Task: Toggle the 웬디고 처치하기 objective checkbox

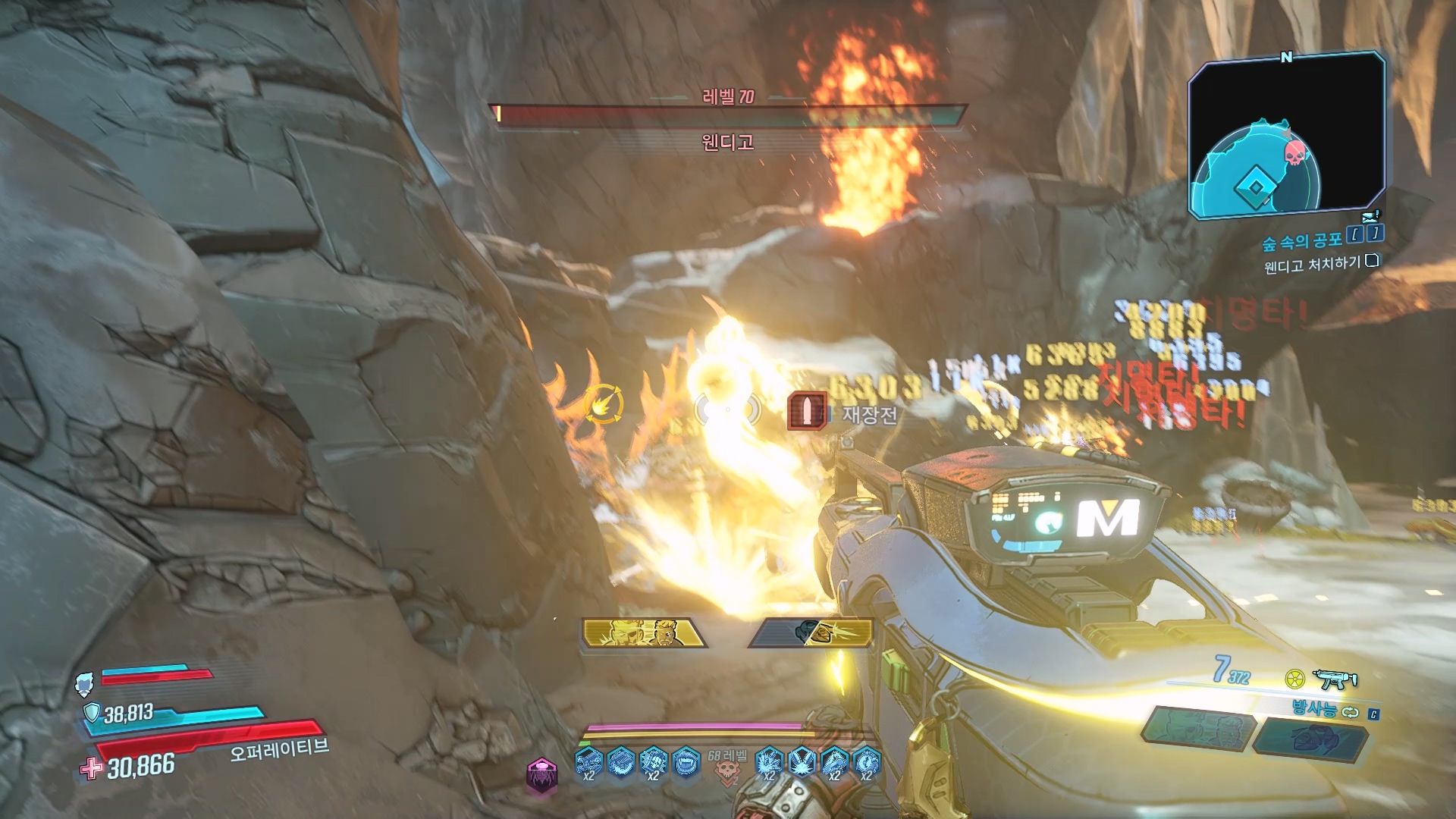Action: pos(1372,261)
